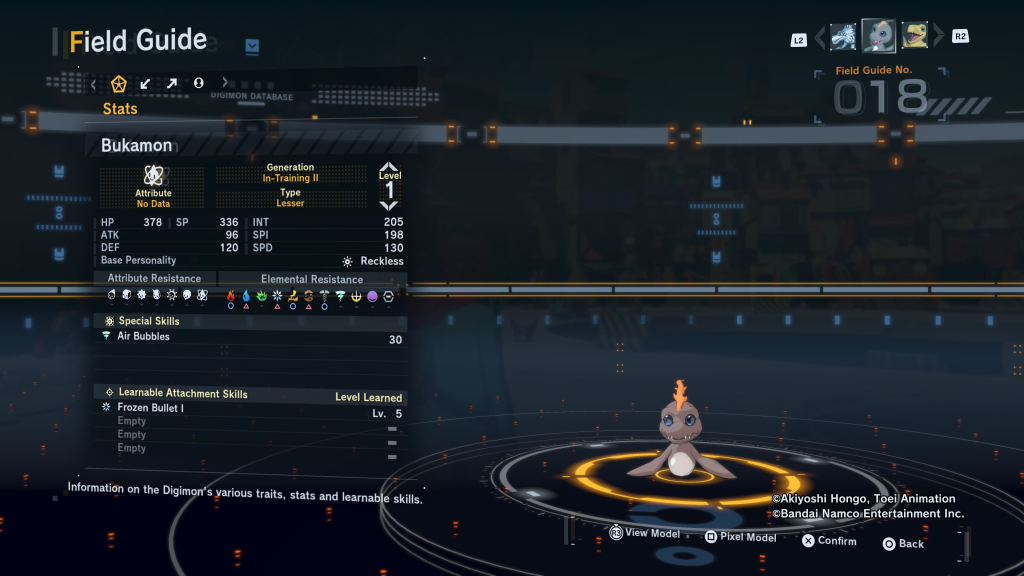Decrease level with the down arrow
This screenshot has width=1024, height=576.
[389, 205]
